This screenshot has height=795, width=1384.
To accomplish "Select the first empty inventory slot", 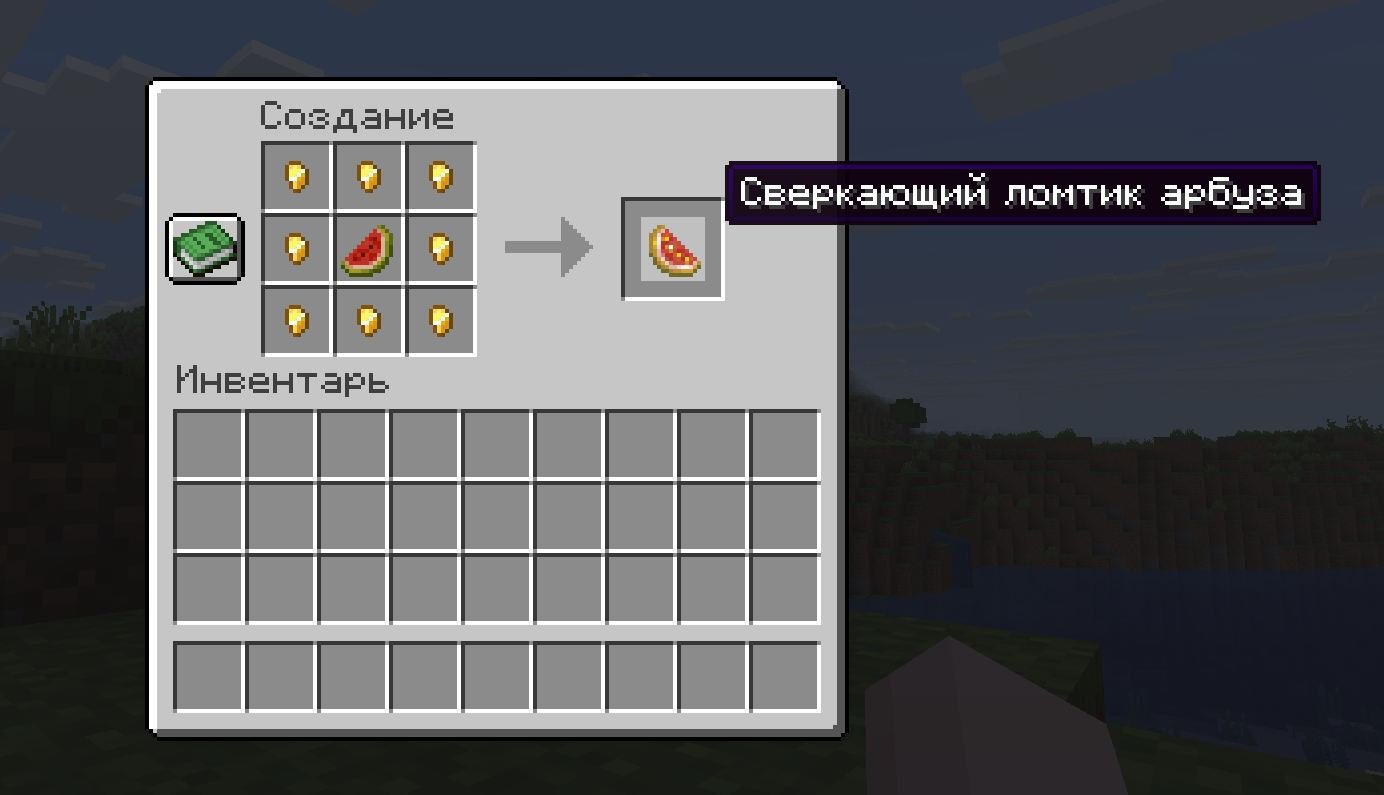I will (x=209, y=444).
